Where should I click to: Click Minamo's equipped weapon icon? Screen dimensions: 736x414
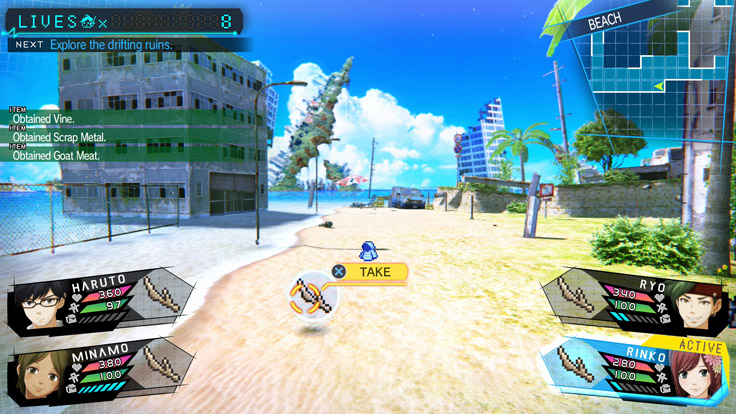(x=161, y=362)
